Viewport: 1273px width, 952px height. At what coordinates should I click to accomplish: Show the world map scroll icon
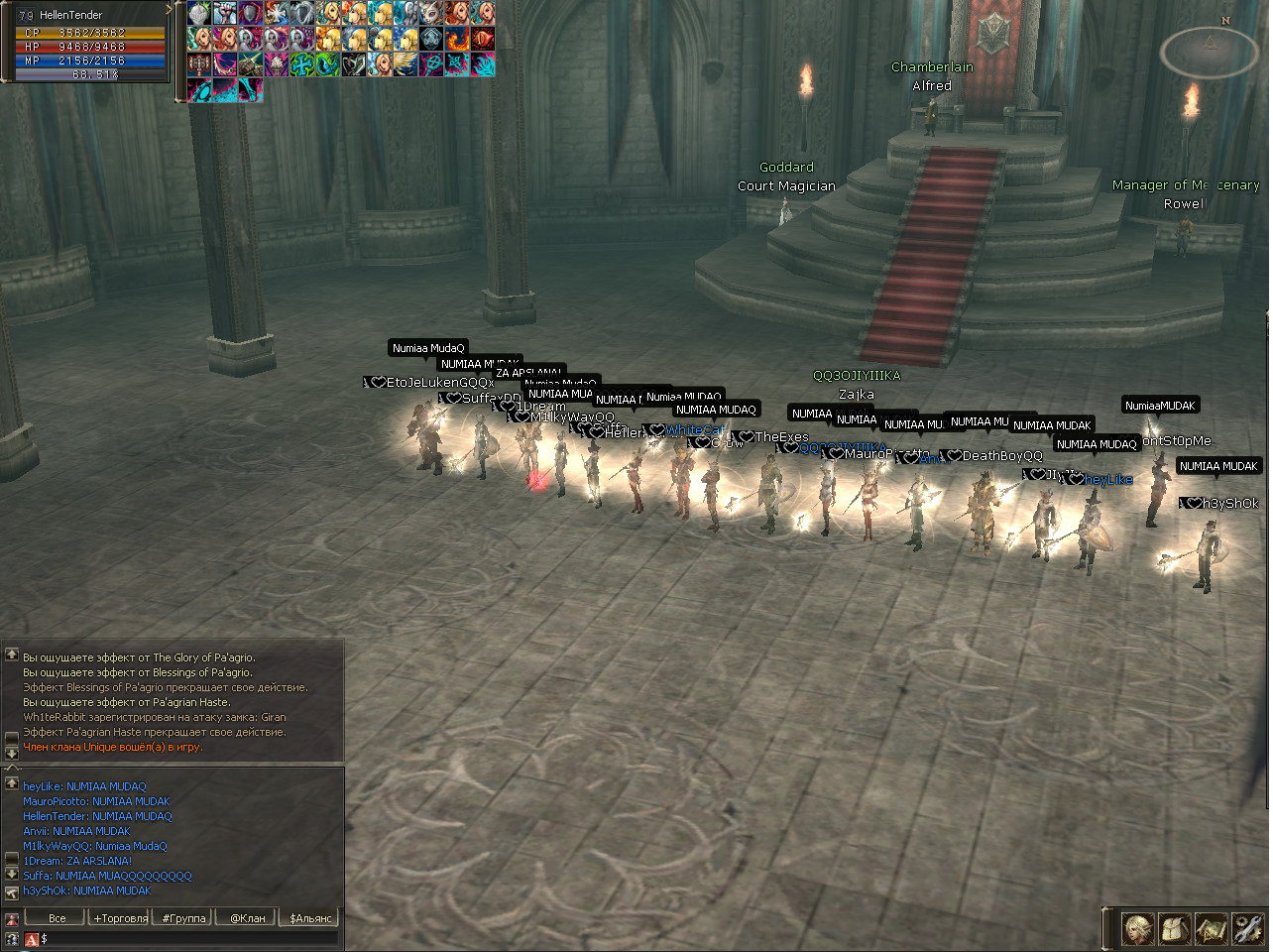[x=1212, y=929]
